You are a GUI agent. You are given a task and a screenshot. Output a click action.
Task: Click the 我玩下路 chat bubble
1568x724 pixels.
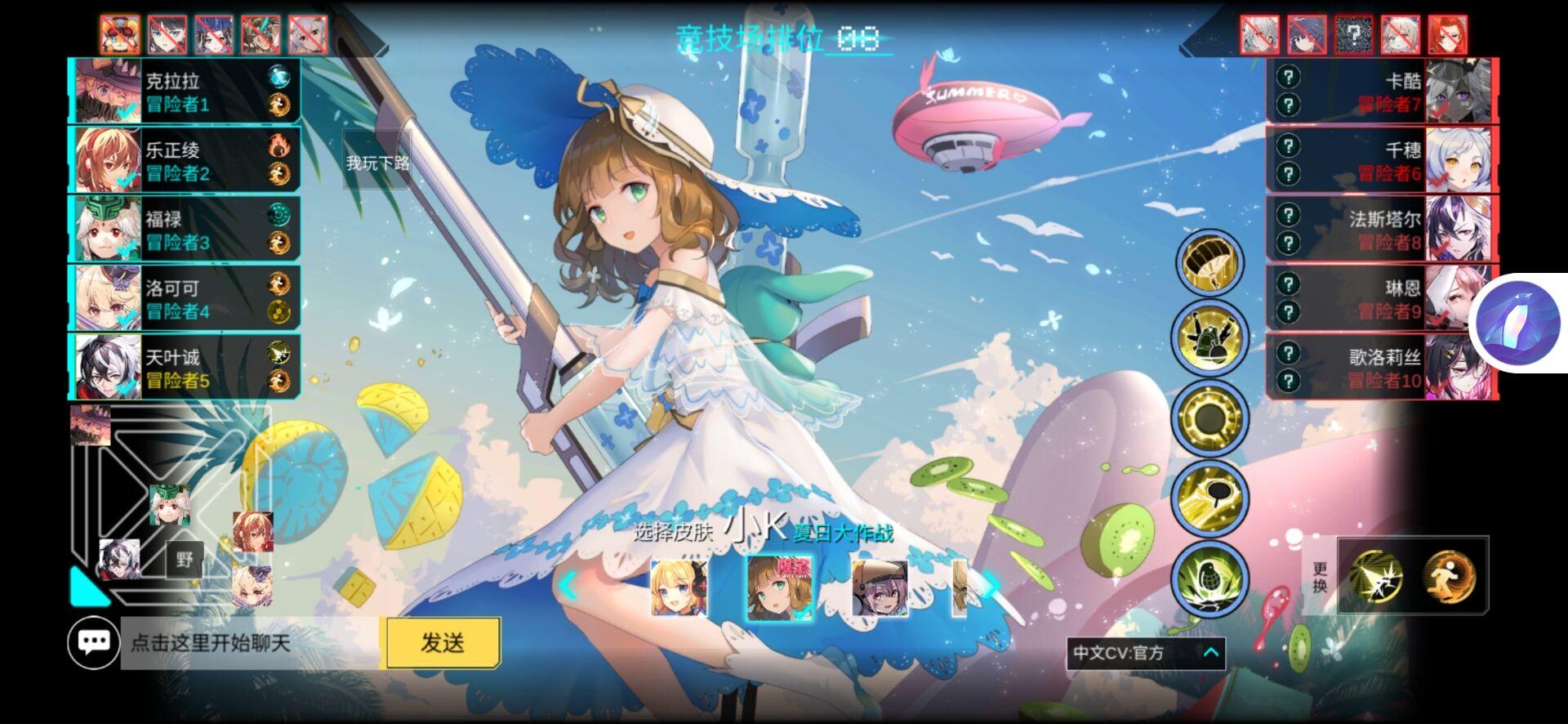[378, 162]
